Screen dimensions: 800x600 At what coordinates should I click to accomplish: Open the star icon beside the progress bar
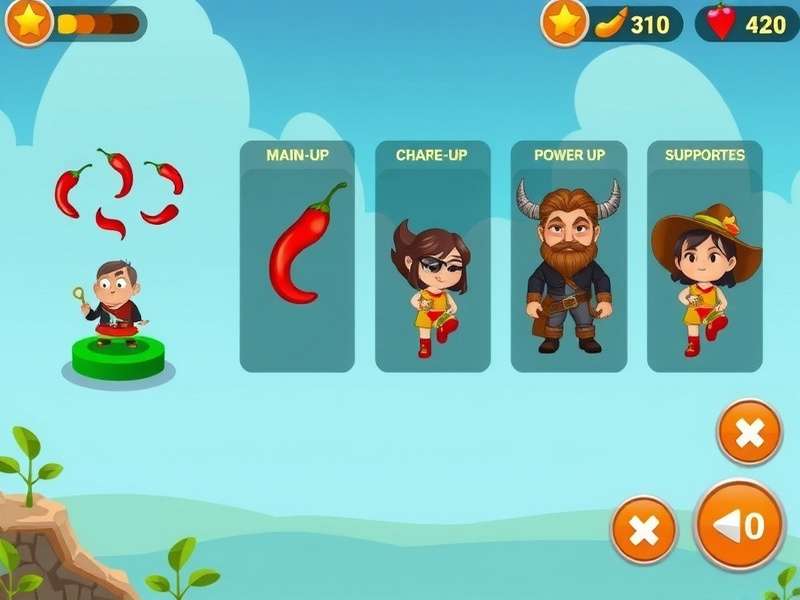[29, 23]
